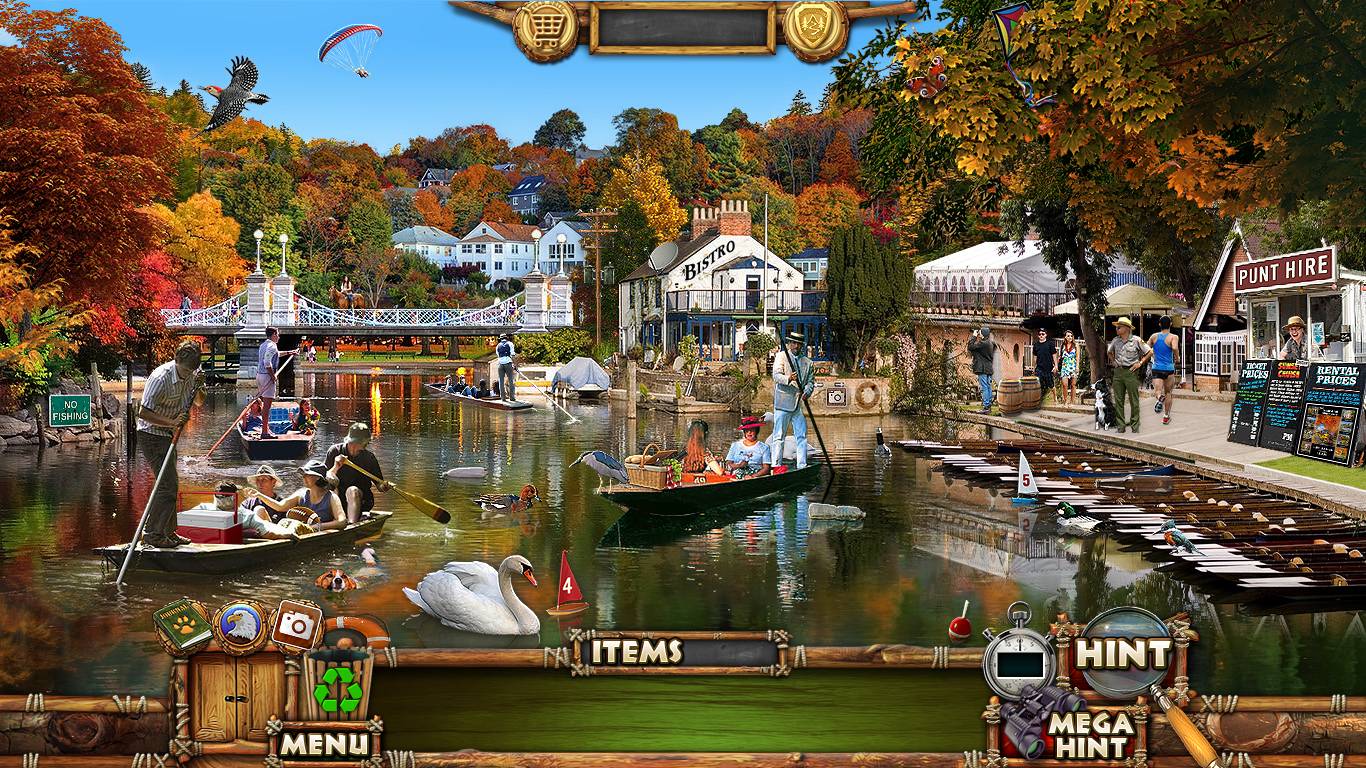Click the stopwatch timer icon
This screenshot has width=1366, height=768.
pos(1018,655)
